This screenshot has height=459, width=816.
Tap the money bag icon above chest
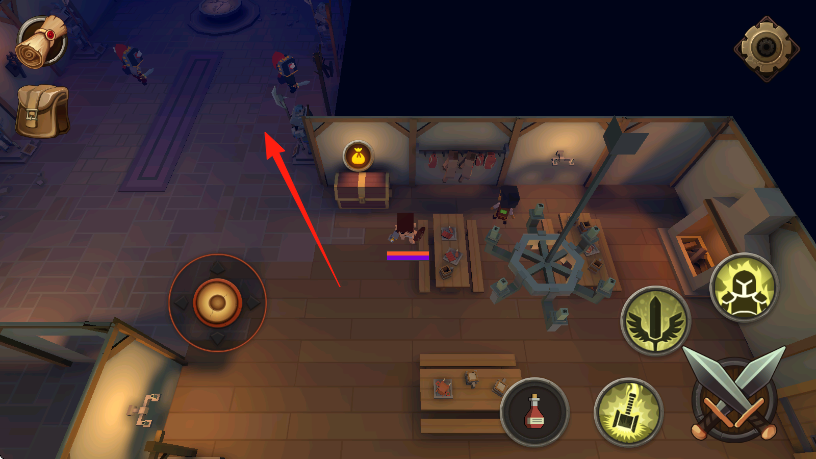[x=359, y=155]
